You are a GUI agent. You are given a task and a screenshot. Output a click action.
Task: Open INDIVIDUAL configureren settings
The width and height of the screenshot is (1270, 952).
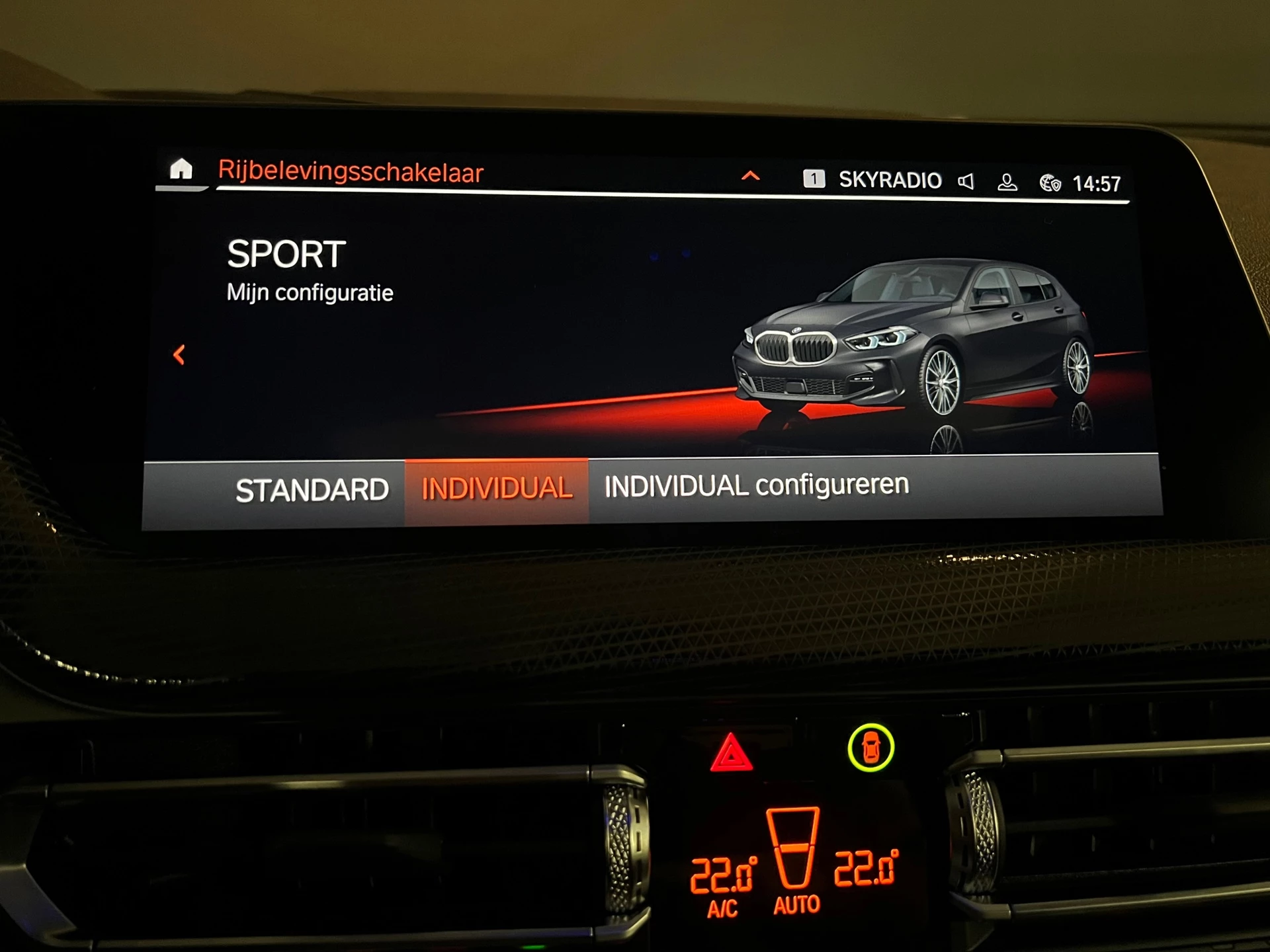pyautogui.click(x=756, y=486)
